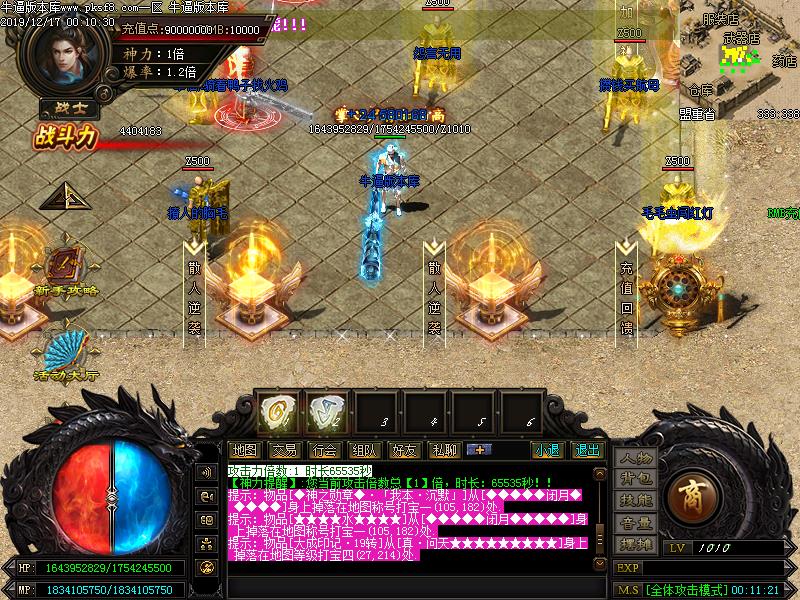The image size is (800, 600).
Task: Show the 技能 (Skills) window
Action: 636,500
